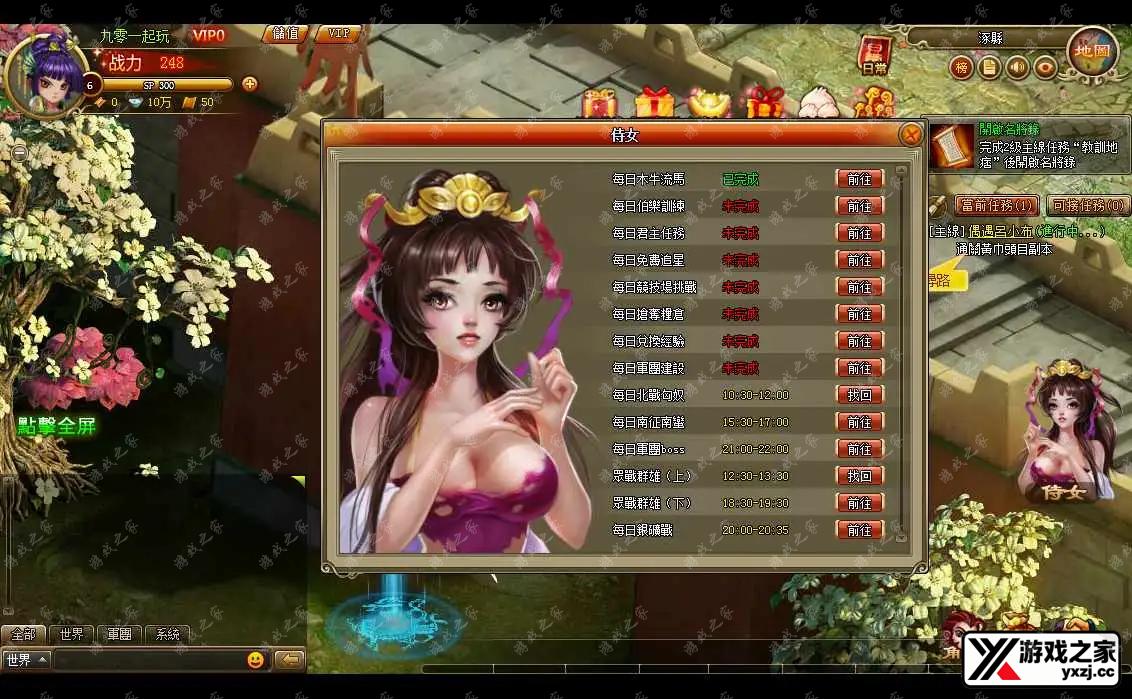Click the plus button beside the SP bar
This screenshot has height=699, width=1132.
(x=249, y=84)
